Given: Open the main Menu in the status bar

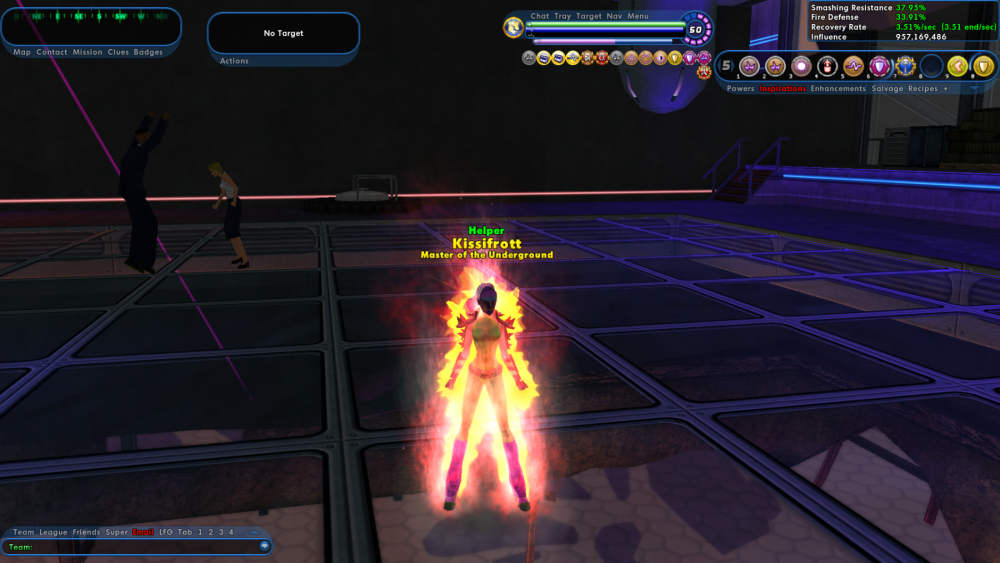Looking at the screenshot, I should point(638,16).
